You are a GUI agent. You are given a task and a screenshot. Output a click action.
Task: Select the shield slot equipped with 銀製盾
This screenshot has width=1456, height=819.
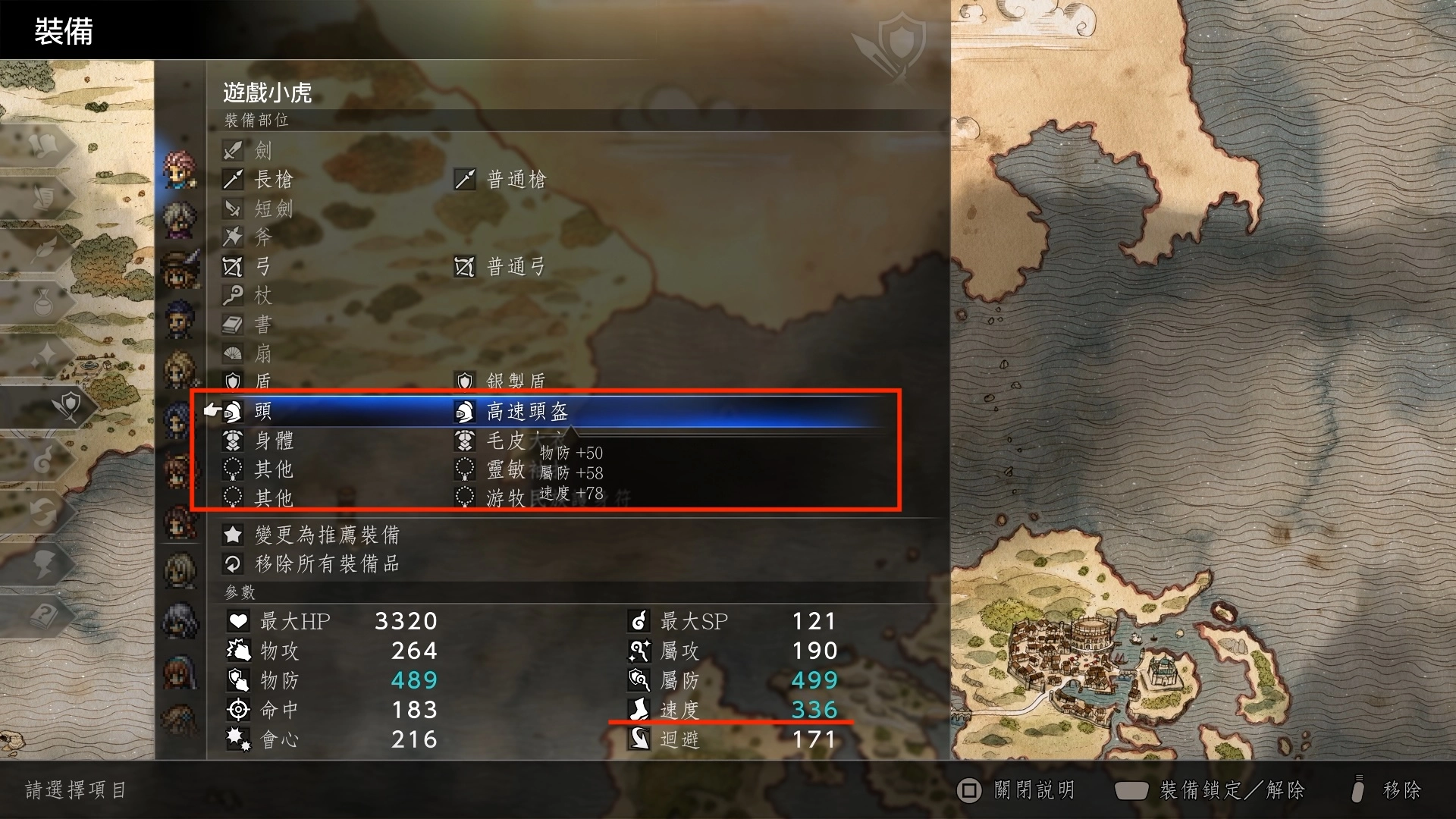[x=464, y=381]
